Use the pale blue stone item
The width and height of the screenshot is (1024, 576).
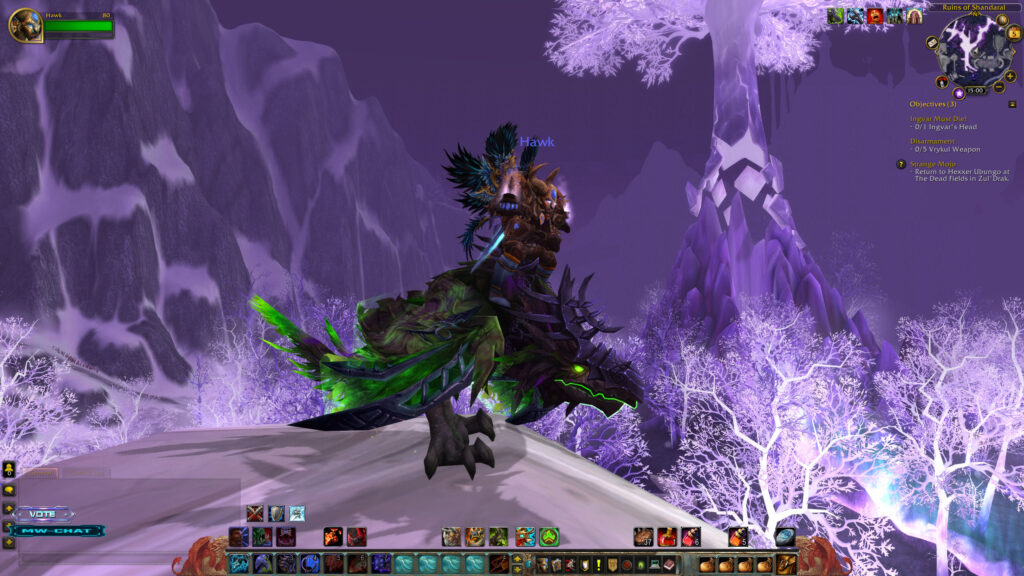click(785, 537)
